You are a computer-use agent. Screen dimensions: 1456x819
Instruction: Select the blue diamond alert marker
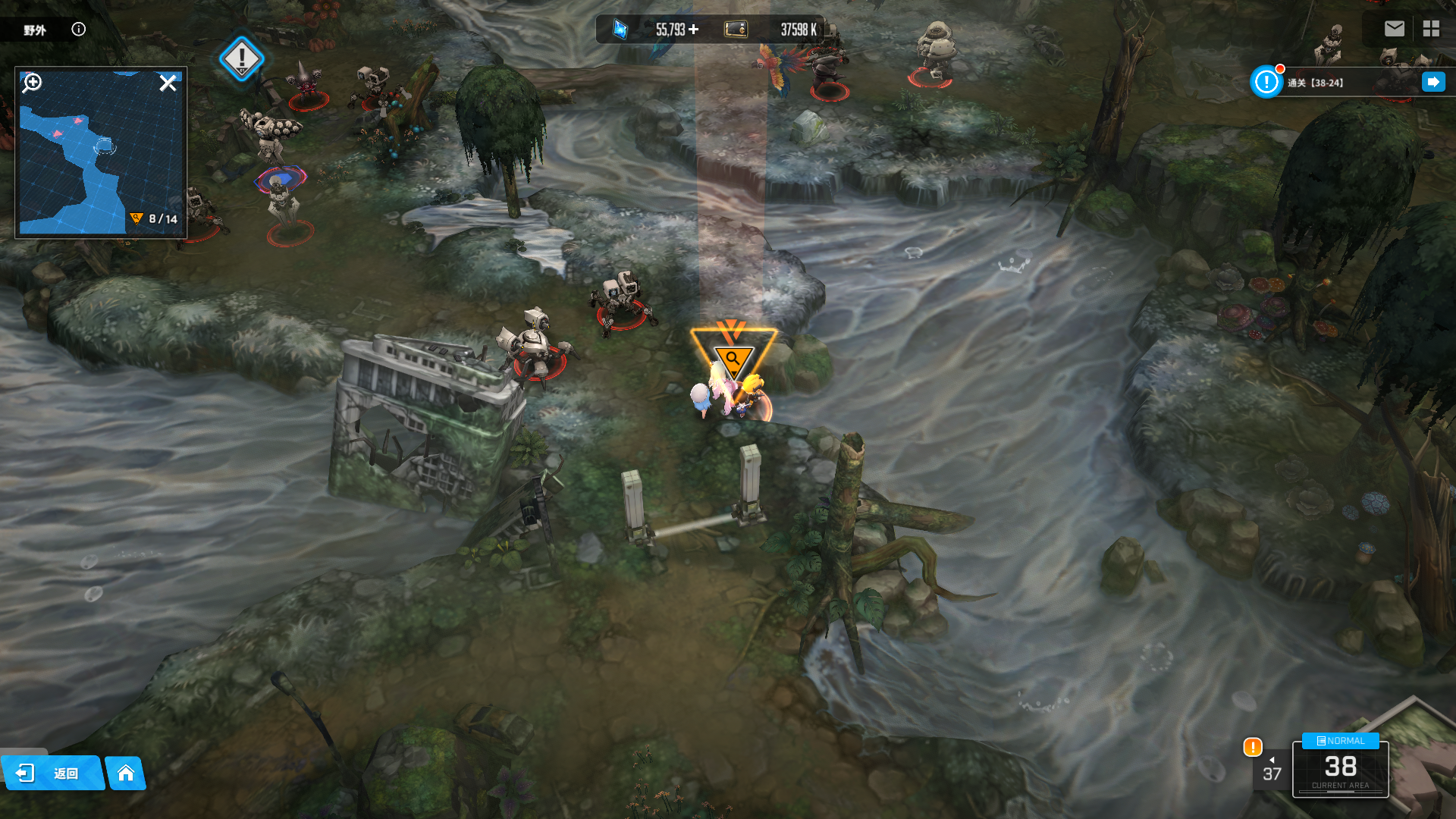[241, 58]
